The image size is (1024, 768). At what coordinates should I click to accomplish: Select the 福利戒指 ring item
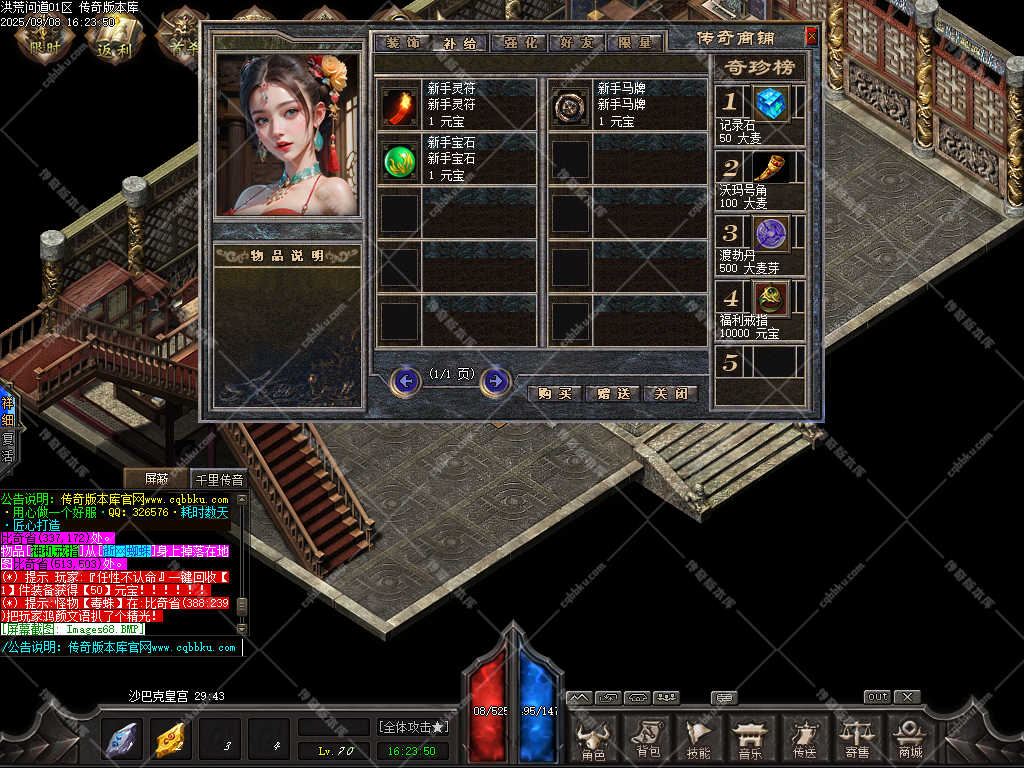[771, 297]
